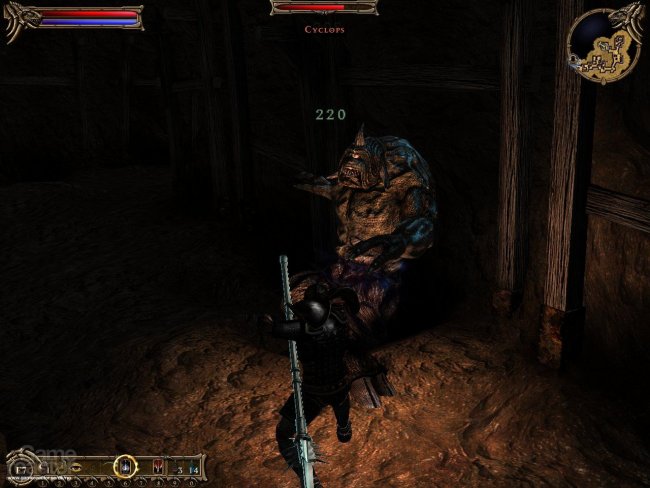This screenshot has height=488, width=650.
Task: Use the hotbar item with count 3
Action: (176, 468)
